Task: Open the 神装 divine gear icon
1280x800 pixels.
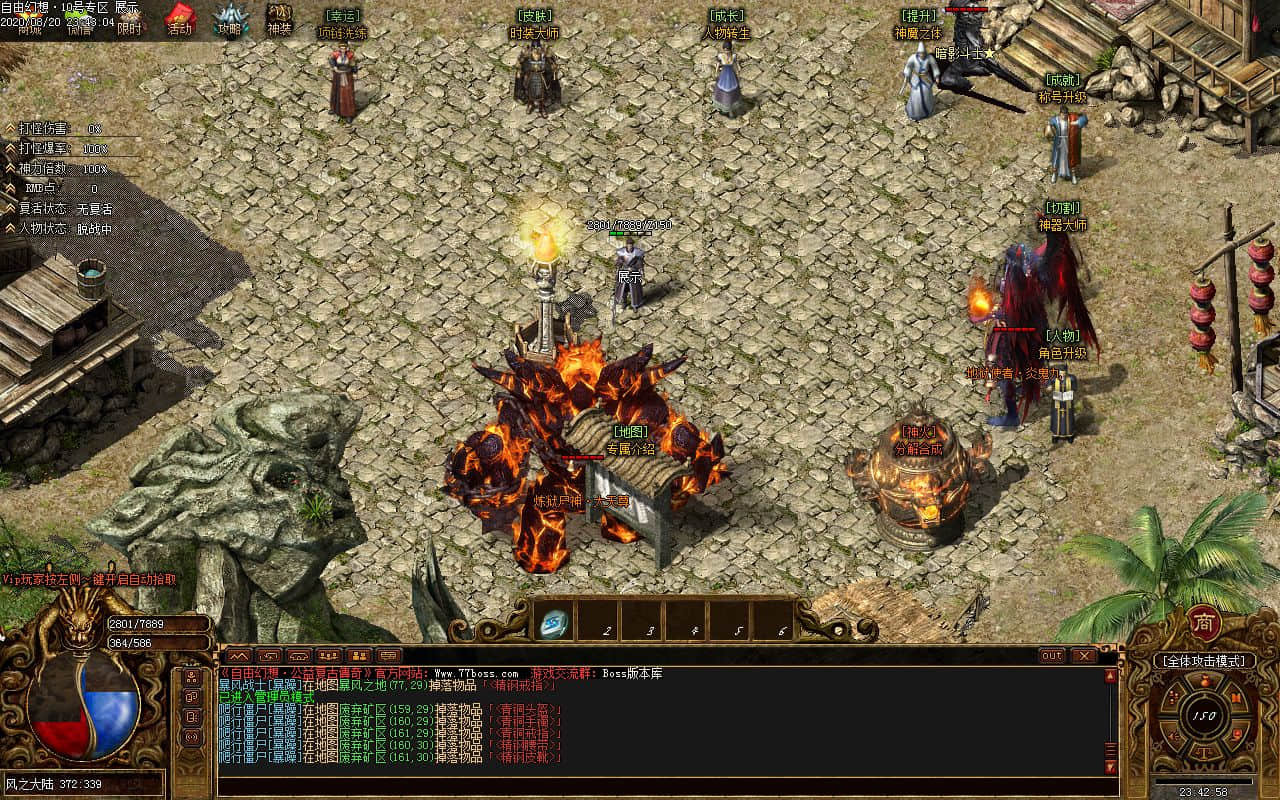Action: [279, 20]
